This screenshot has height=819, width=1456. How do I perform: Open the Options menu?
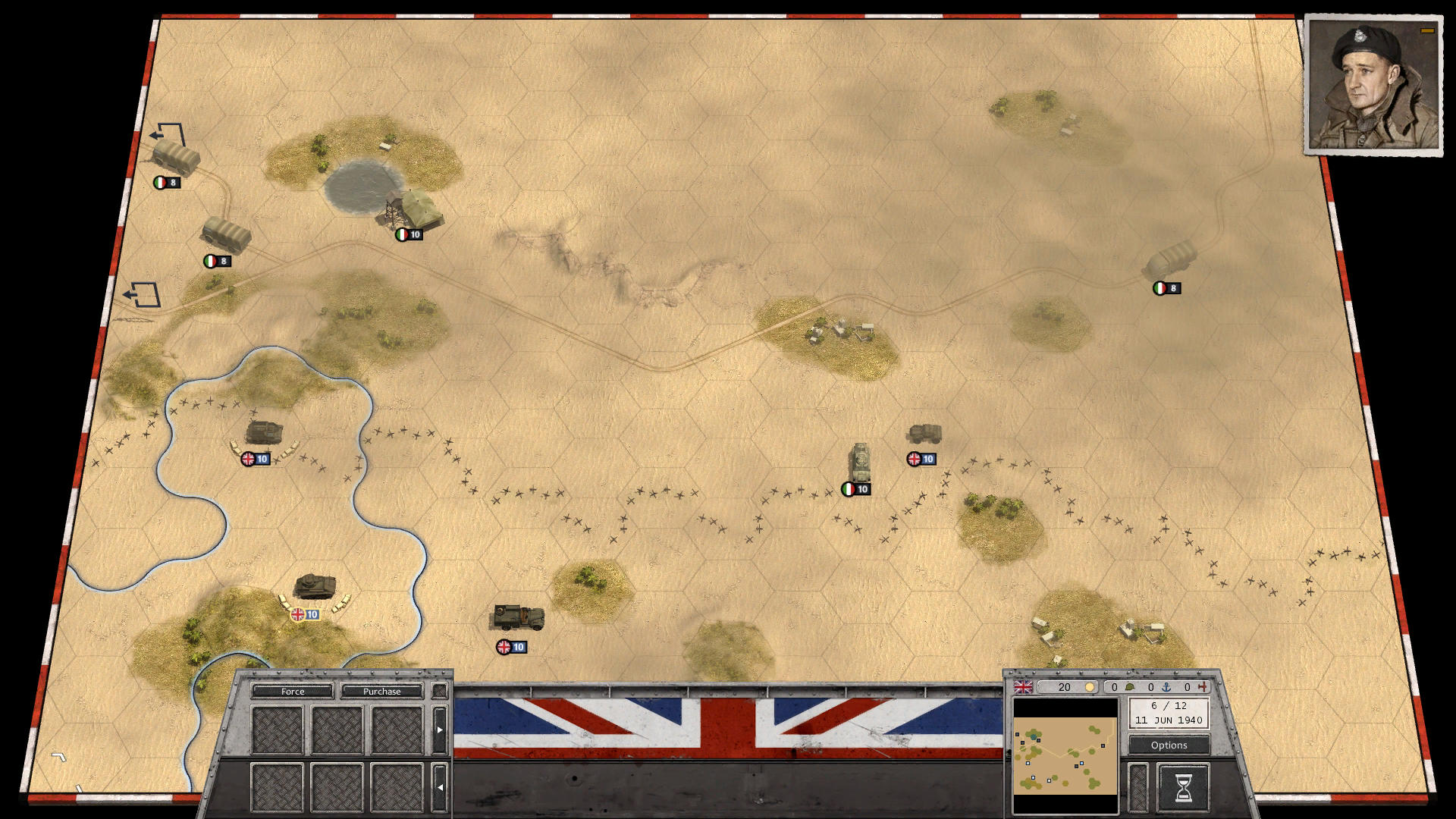pos(1168,745)
